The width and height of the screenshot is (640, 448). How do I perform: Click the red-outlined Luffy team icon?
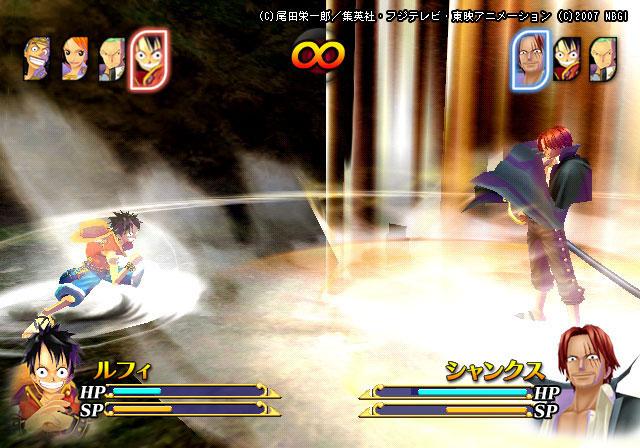point(149,59)
